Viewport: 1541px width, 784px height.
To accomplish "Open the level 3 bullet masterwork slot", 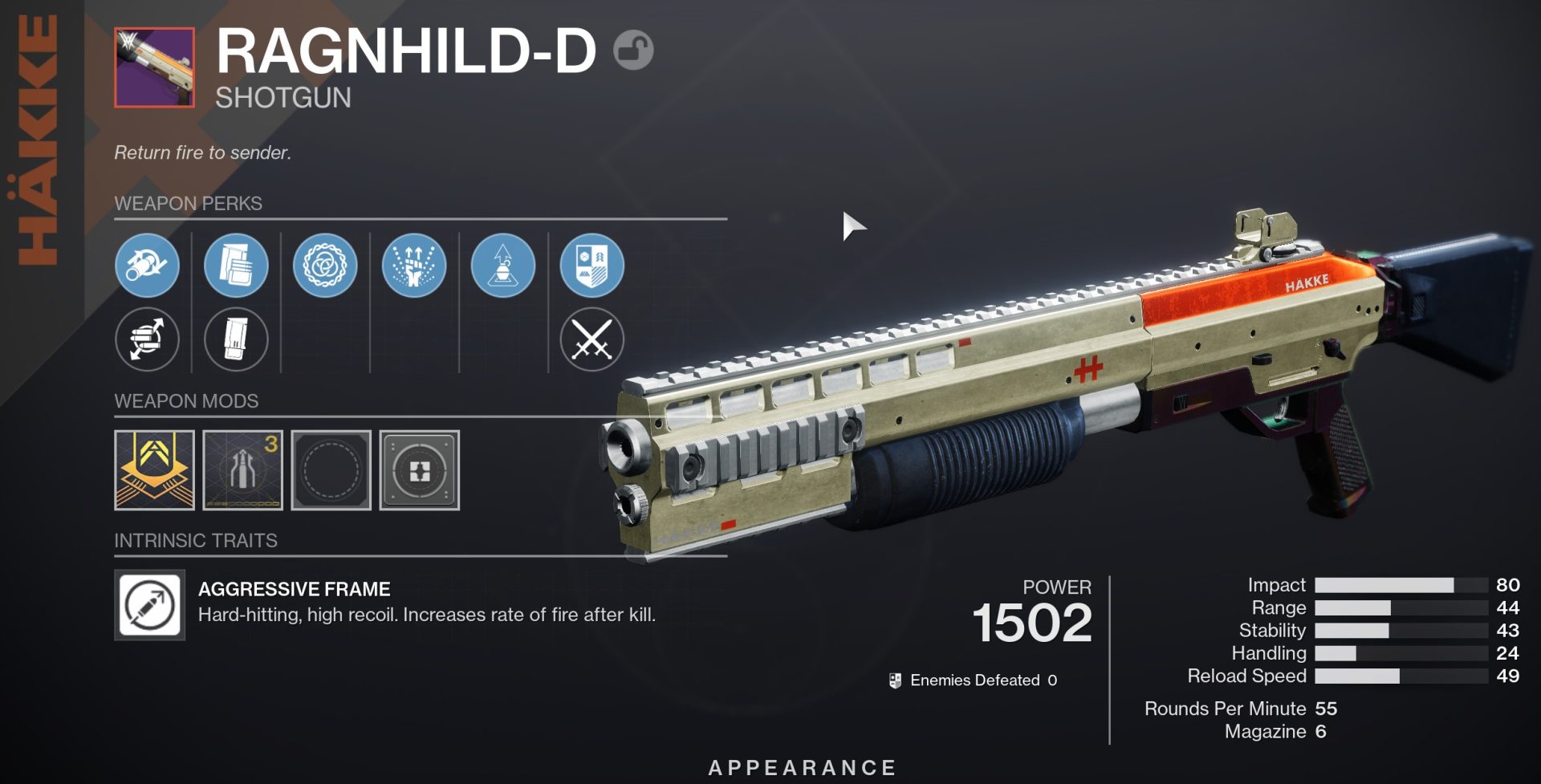I will [x=242, y=470].
